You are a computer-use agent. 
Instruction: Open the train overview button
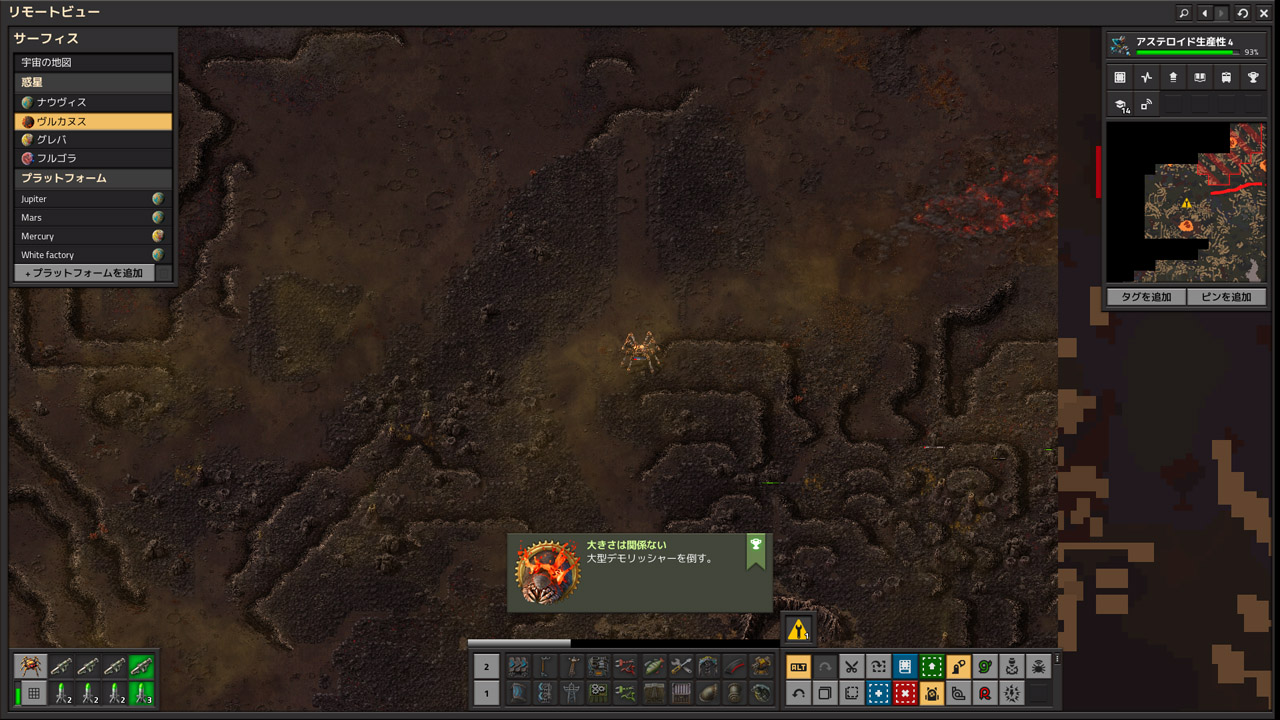point(1226,77)
